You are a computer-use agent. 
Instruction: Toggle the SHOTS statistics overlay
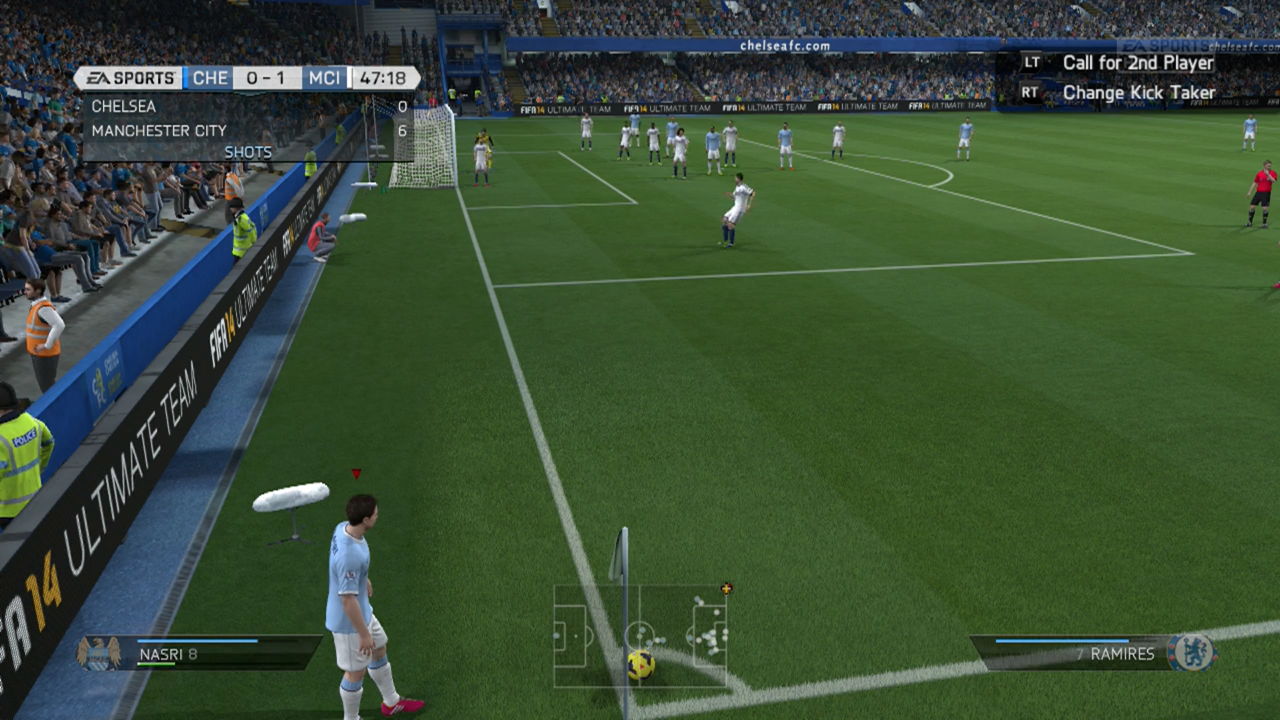click(248, 151)
